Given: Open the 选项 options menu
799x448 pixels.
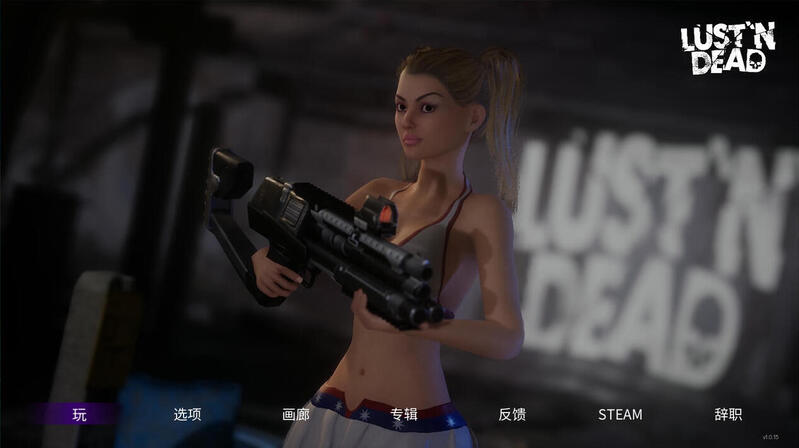Looking at the screenshot, I should pos(187,414).
